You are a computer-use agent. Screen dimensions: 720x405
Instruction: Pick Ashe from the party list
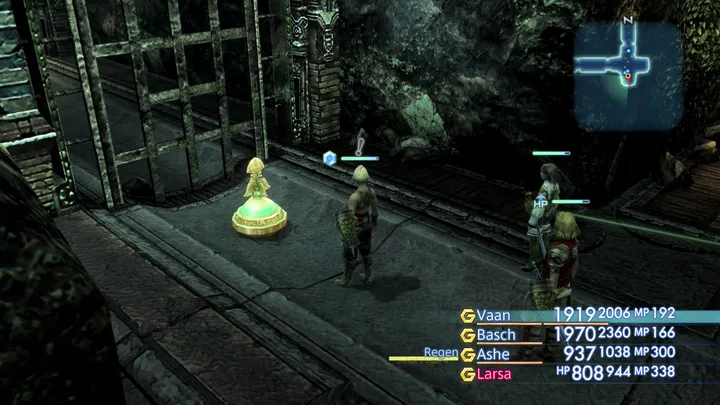(x=494, y=353)
